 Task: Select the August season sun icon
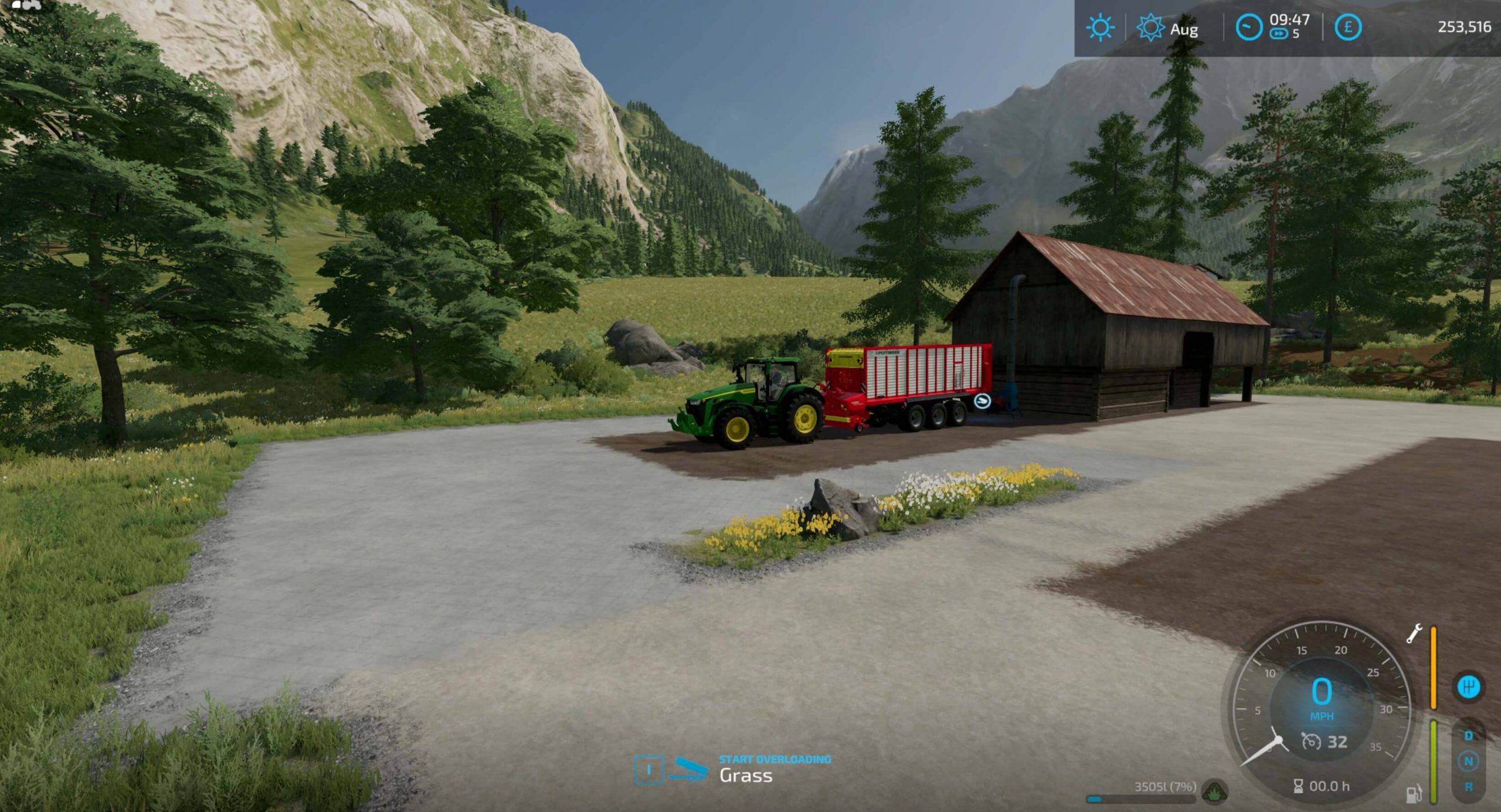click(x=1150, y=28)
